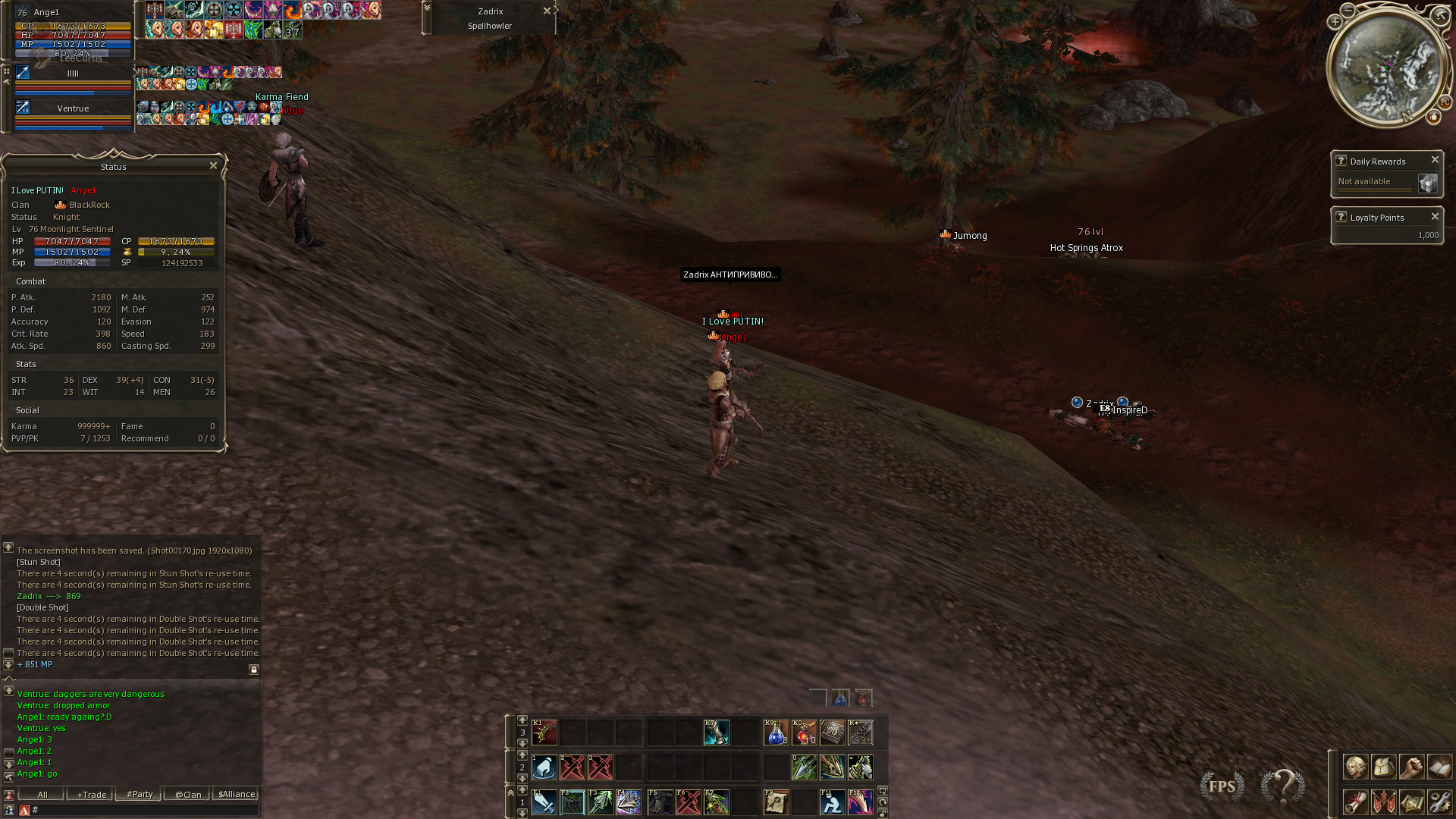1456x819 pixels.
Task: Open the map scroll menu icon
Action: click(x=1410, y=802)
